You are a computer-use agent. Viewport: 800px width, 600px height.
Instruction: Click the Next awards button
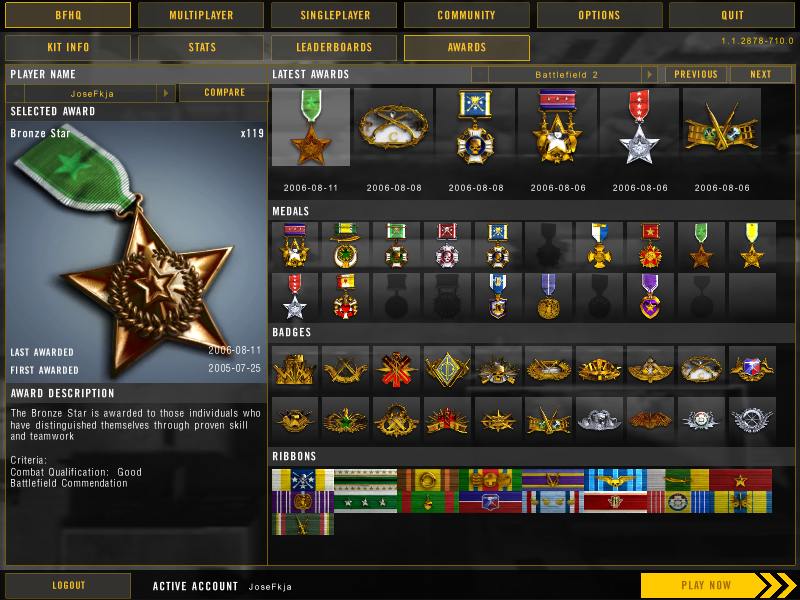761,75
